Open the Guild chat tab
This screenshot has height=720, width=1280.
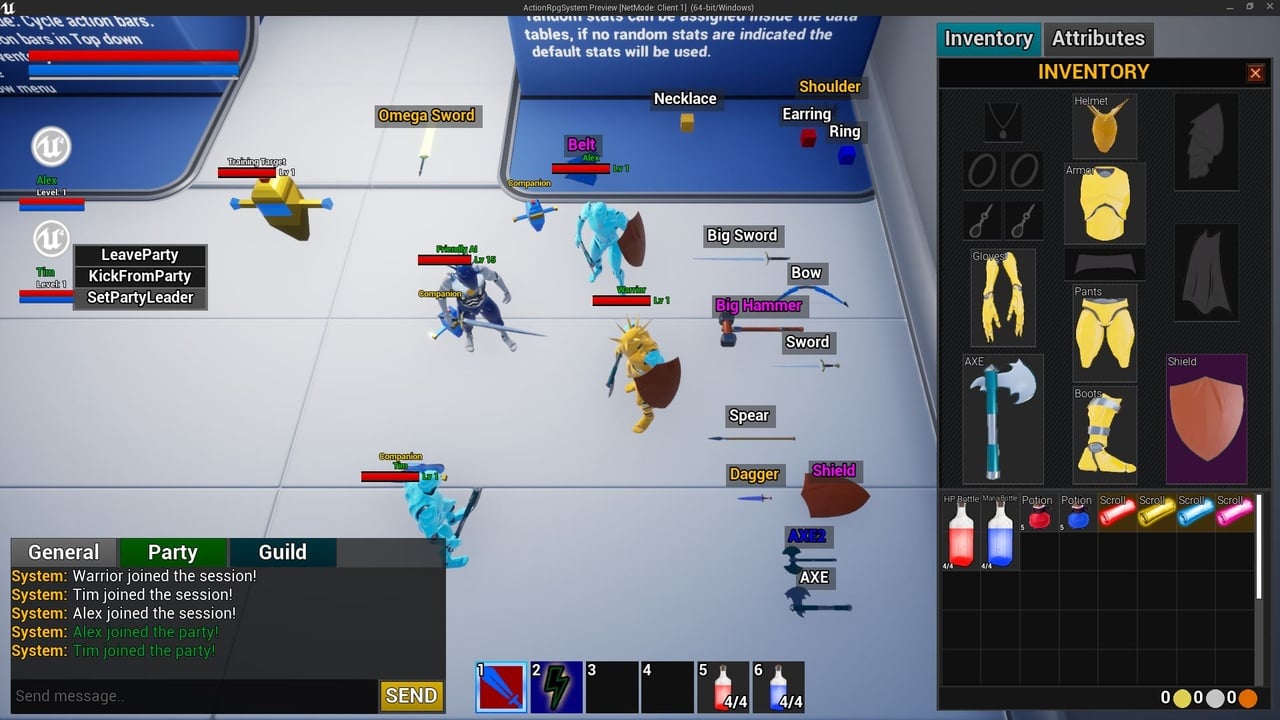click(x=283, y=552)
